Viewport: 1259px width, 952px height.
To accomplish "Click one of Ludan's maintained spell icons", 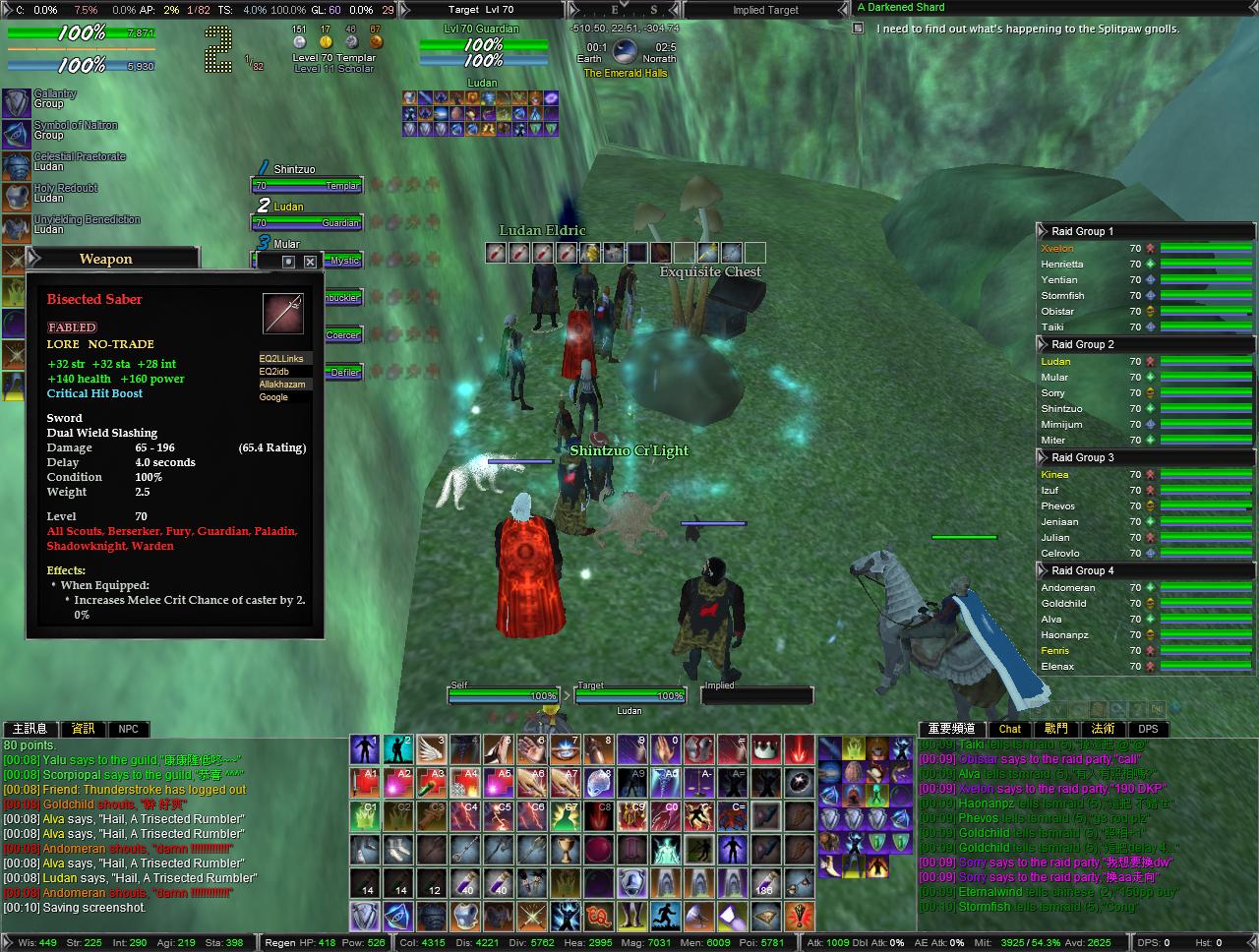I will click(408, 98).
